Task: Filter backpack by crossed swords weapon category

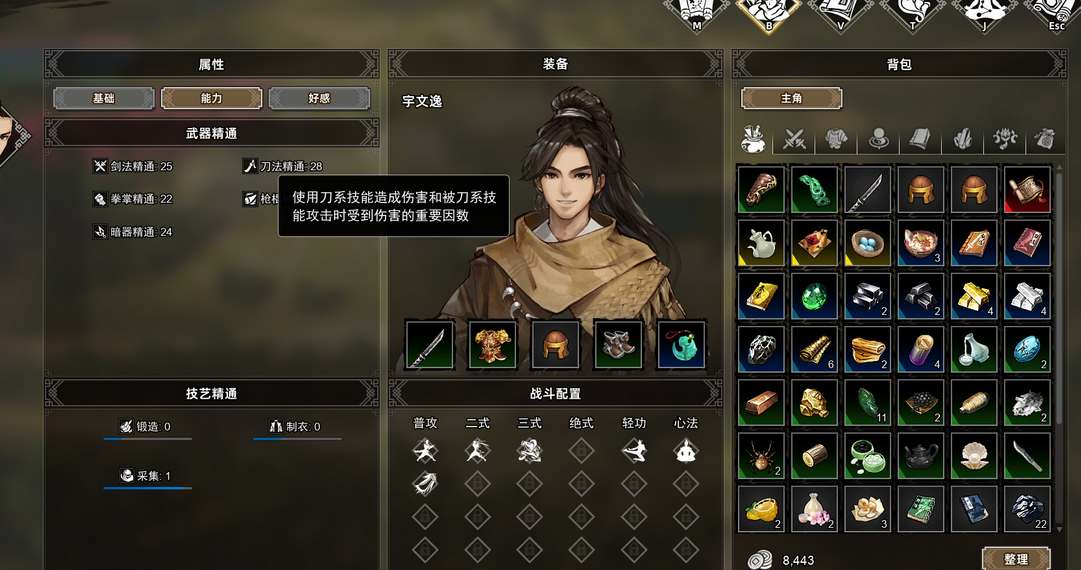Action: click(796, 139)
